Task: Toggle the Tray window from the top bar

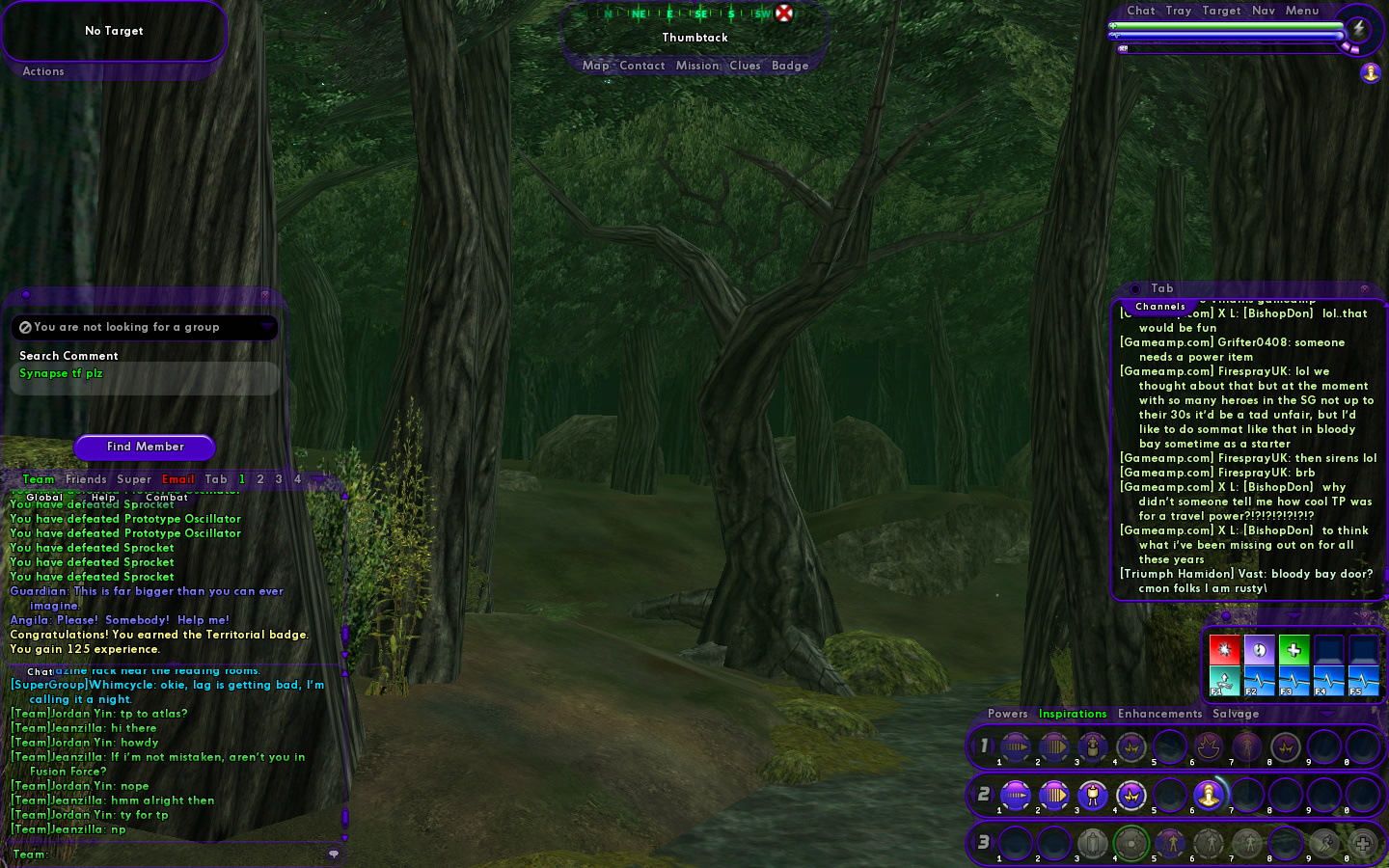Action: click(x=1178, y=11)
